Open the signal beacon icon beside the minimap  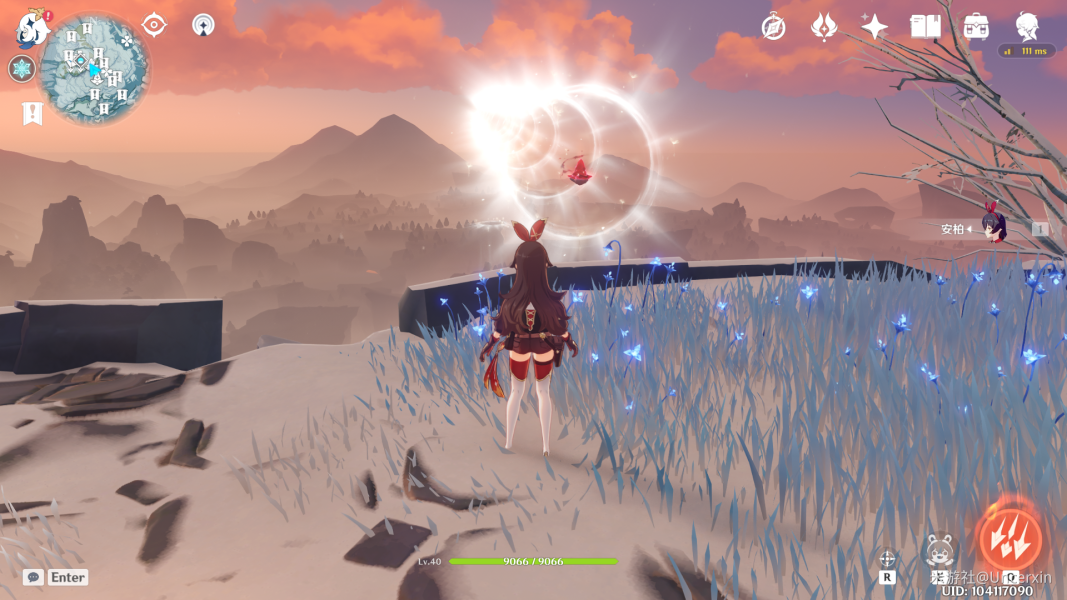203,25
